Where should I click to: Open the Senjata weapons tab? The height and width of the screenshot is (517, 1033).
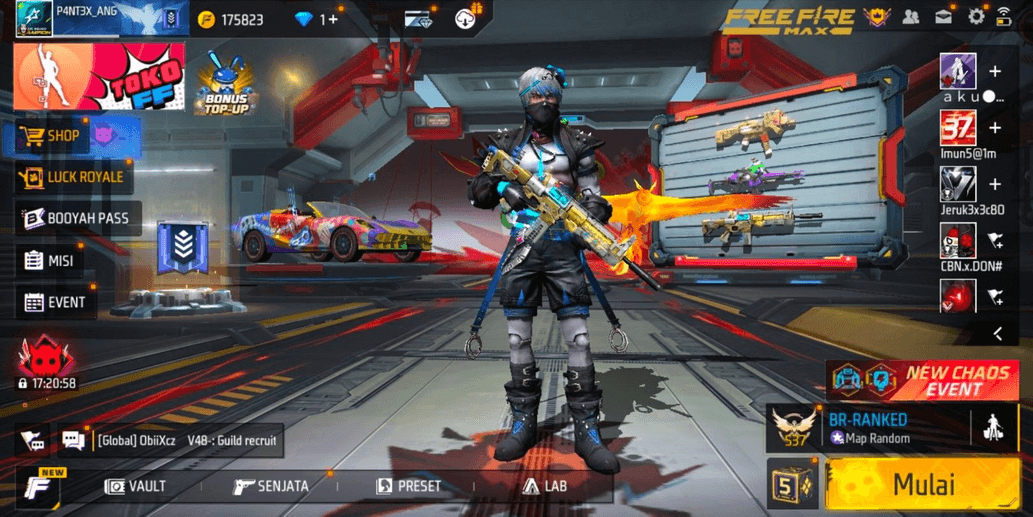click(271, 487)
